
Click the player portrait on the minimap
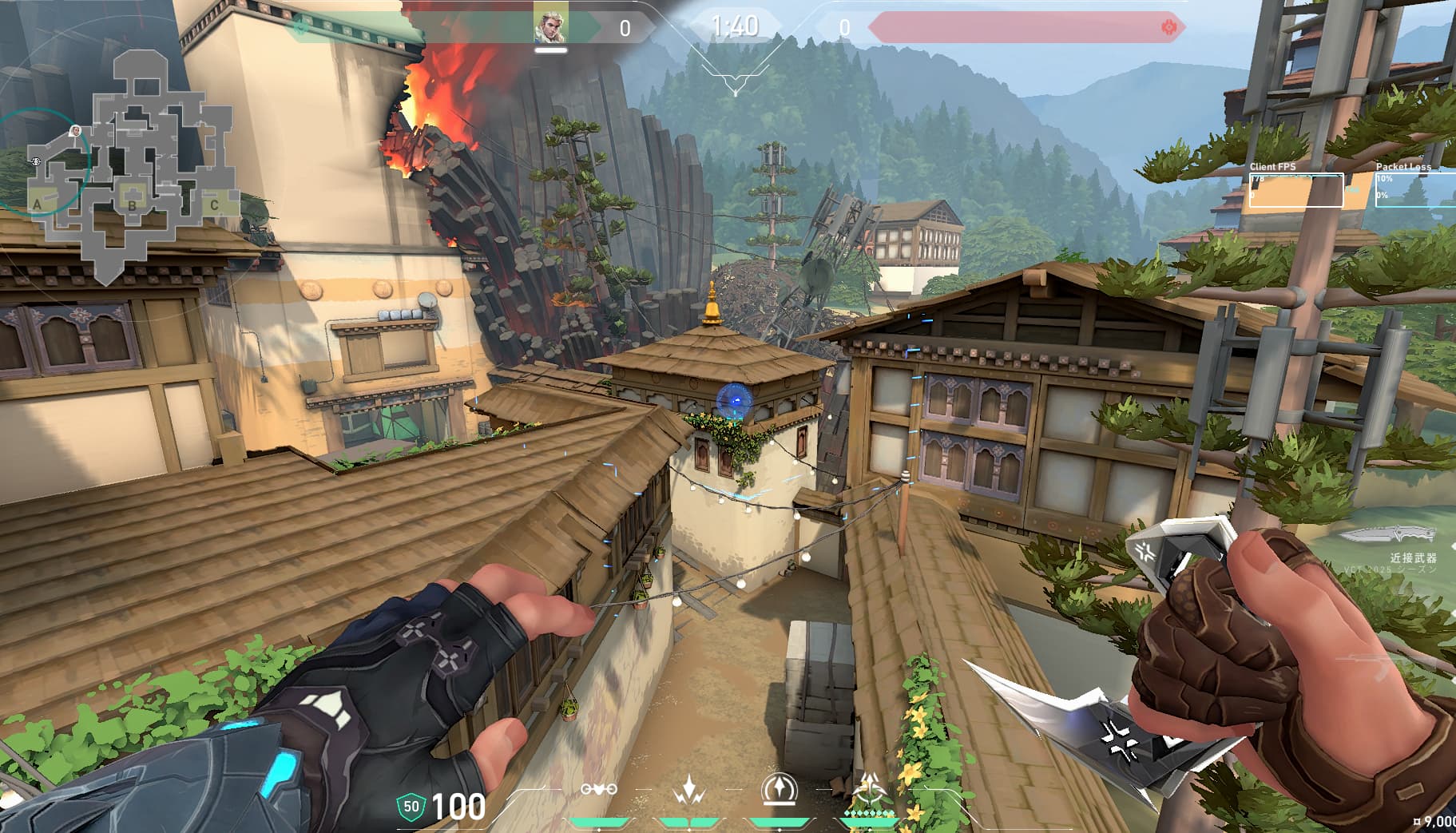tap(75, 131)
